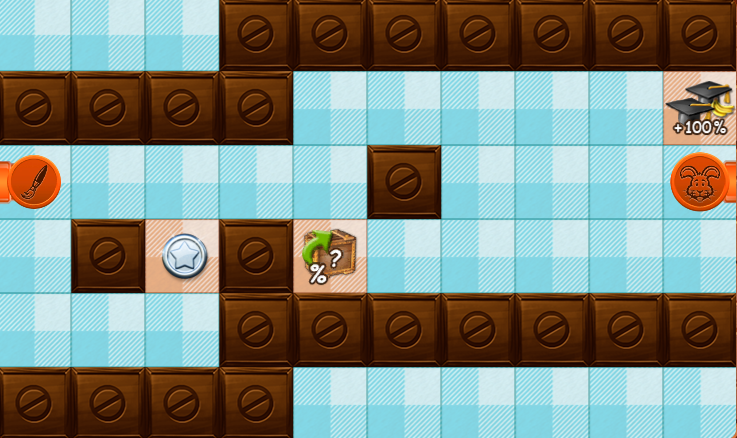Open the orange bunny button
Image resolution: width=737 pixels, height=438 pixels.
(x=699, y=182)
